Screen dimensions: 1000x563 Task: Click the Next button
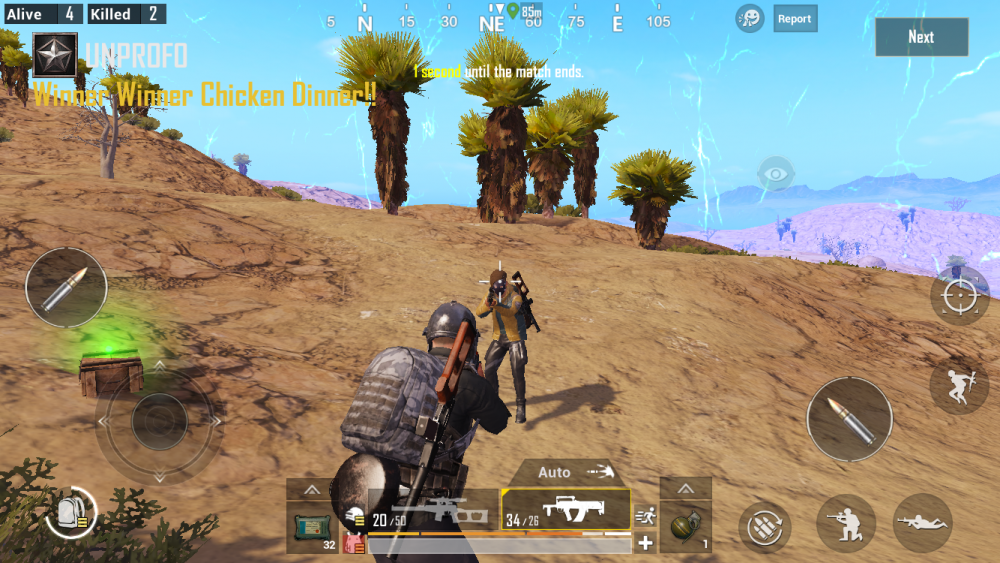921,37
